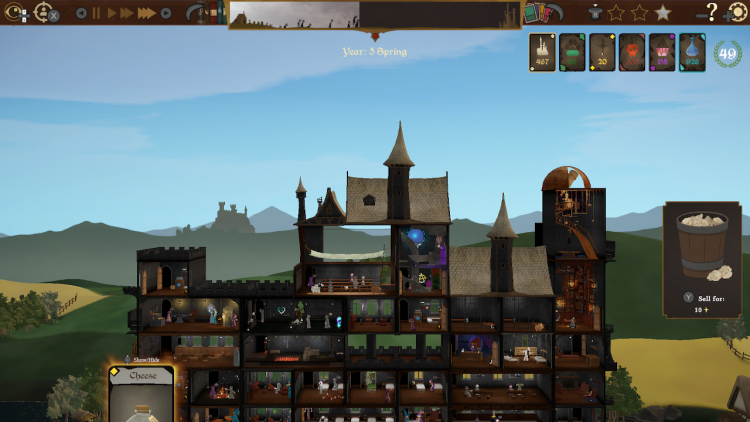Viewport: 750px width, 422px height.
Task: Pause the game speed
Action: [96, 13]
